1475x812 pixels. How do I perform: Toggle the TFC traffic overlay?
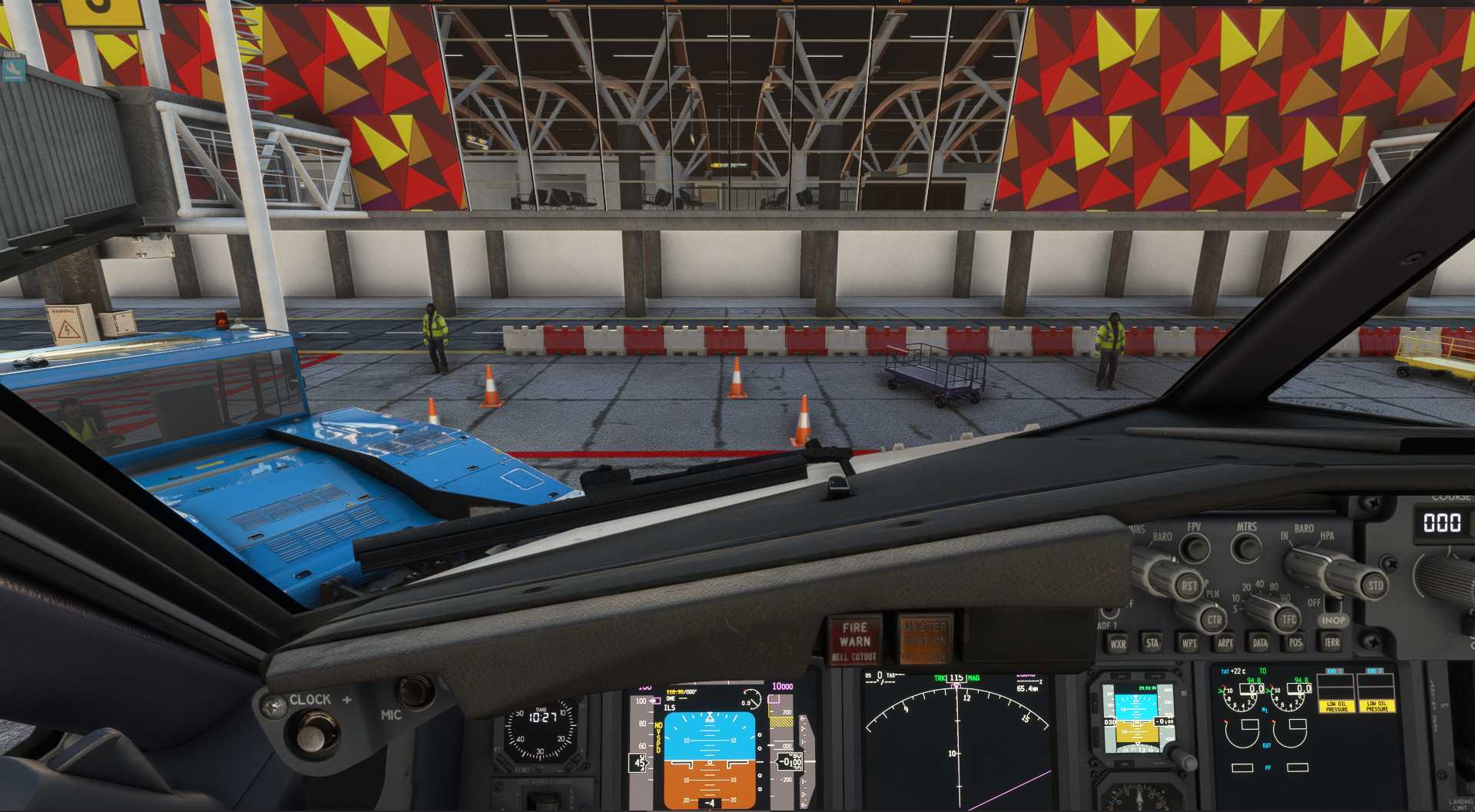tap(1288, 618)
